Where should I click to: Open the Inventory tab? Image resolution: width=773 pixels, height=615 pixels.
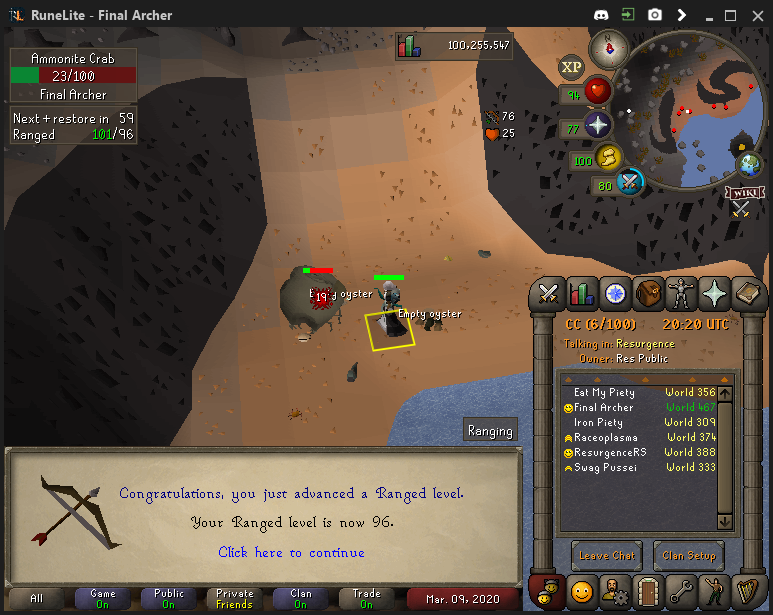(x=649, y=293)
